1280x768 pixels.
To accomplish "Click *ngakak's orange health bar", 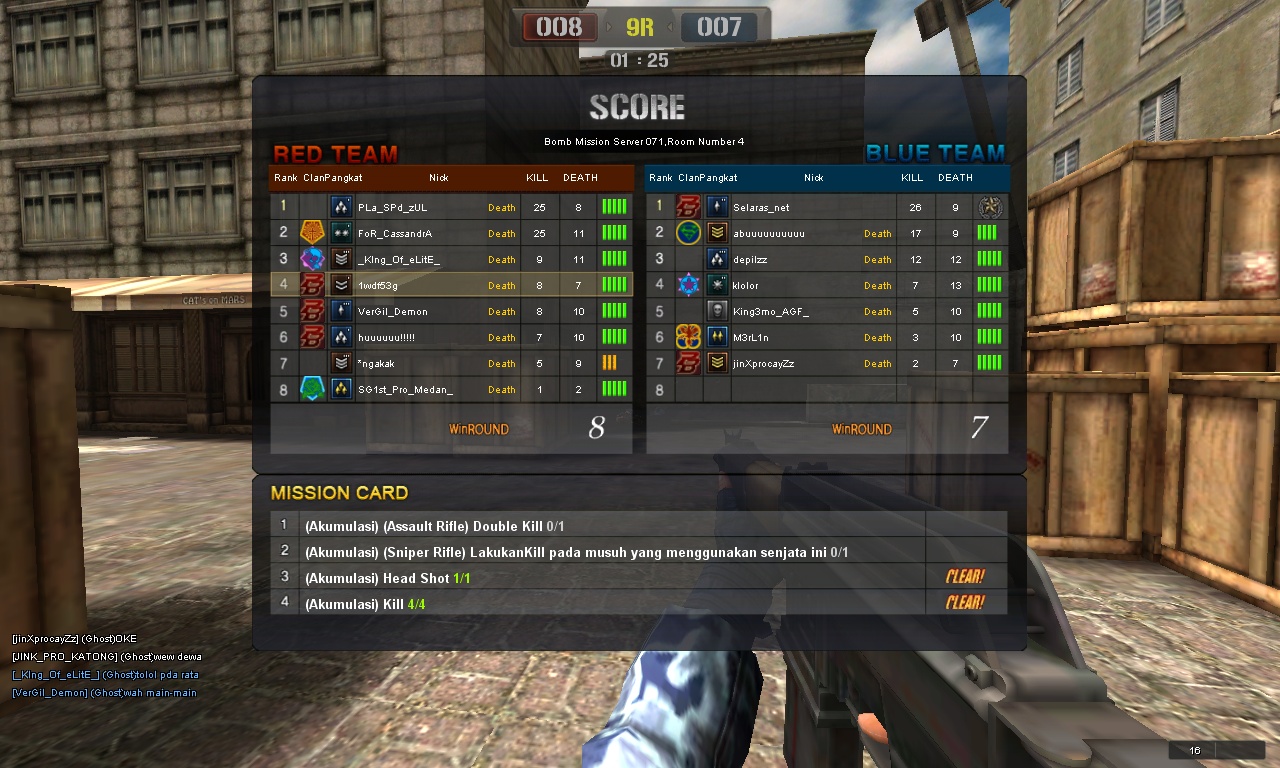I will [x=611, y=363].
